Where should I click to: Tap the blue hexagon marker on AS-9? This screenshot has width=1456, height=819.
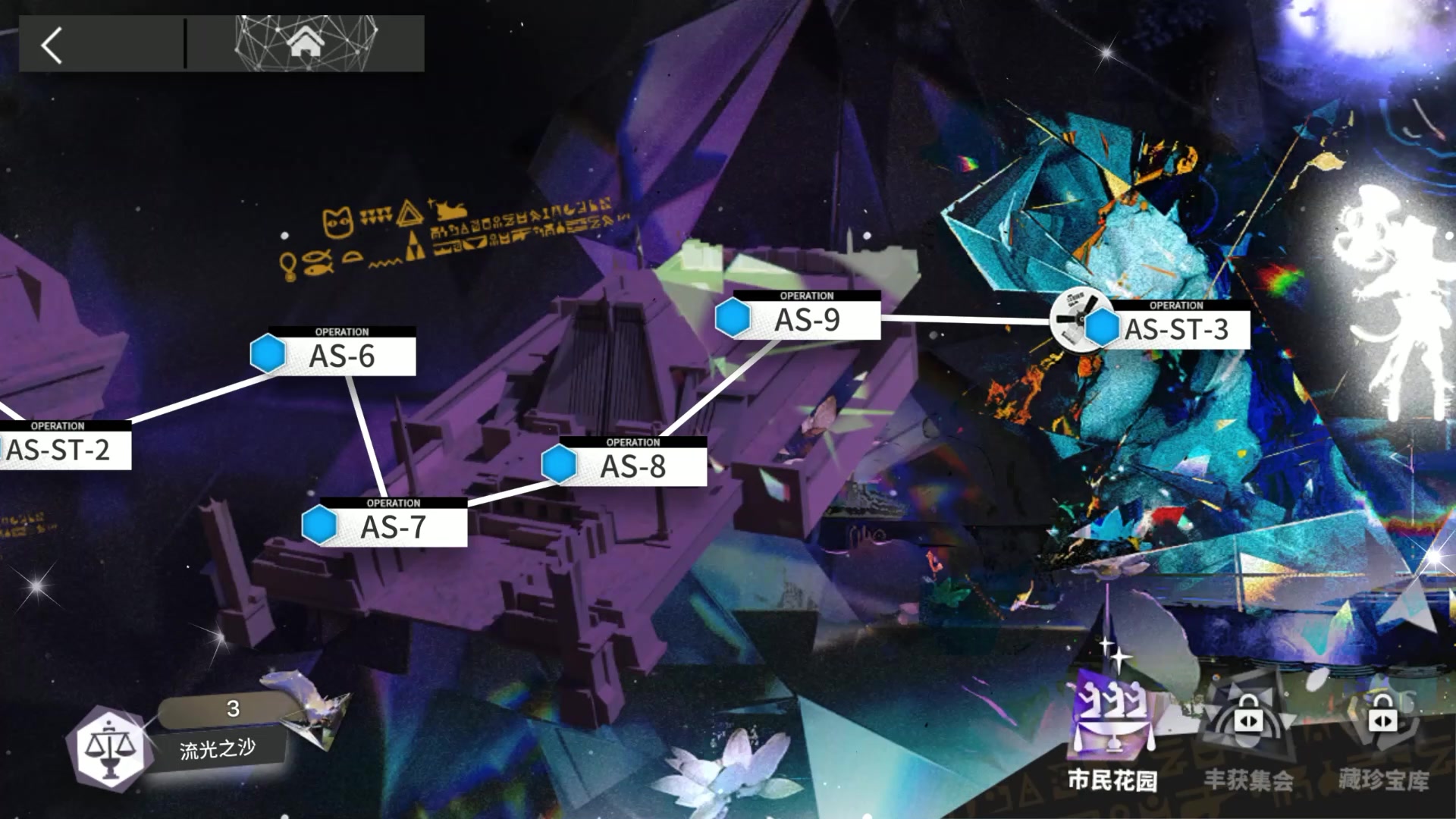point(733,318)
